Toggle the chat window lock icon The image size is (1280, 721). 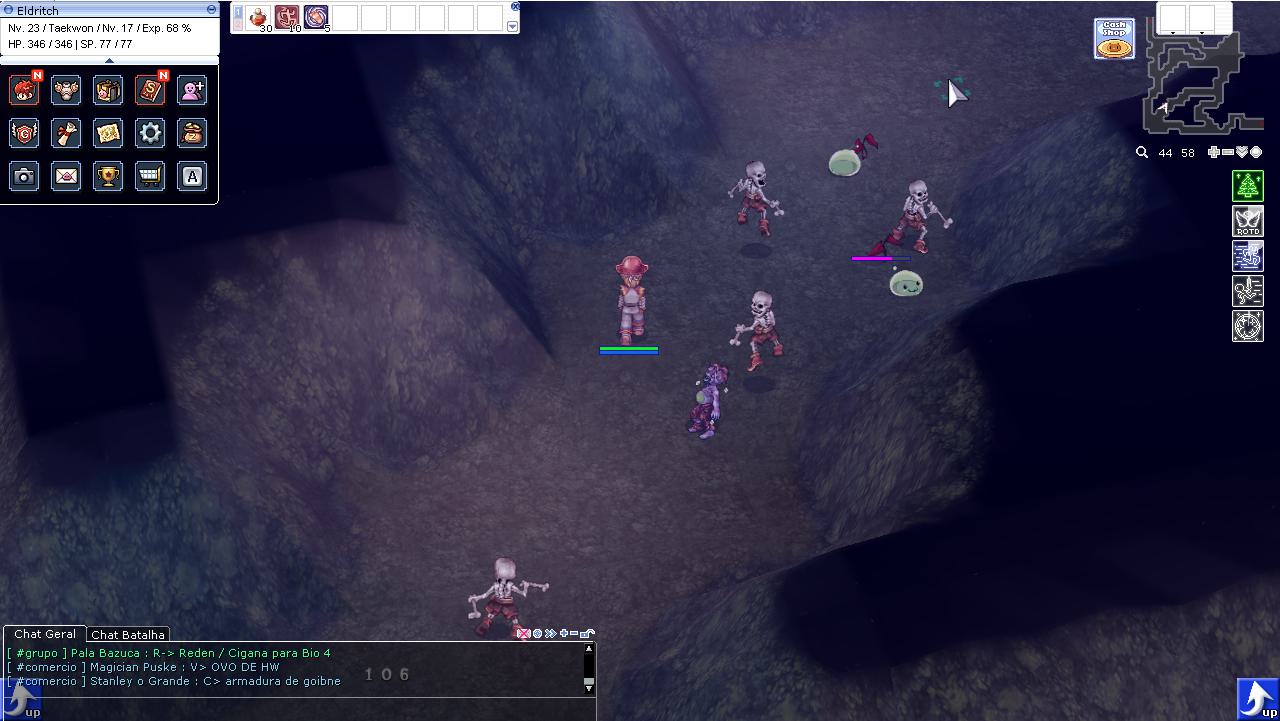pyautogui.click(x=587, y=633)
